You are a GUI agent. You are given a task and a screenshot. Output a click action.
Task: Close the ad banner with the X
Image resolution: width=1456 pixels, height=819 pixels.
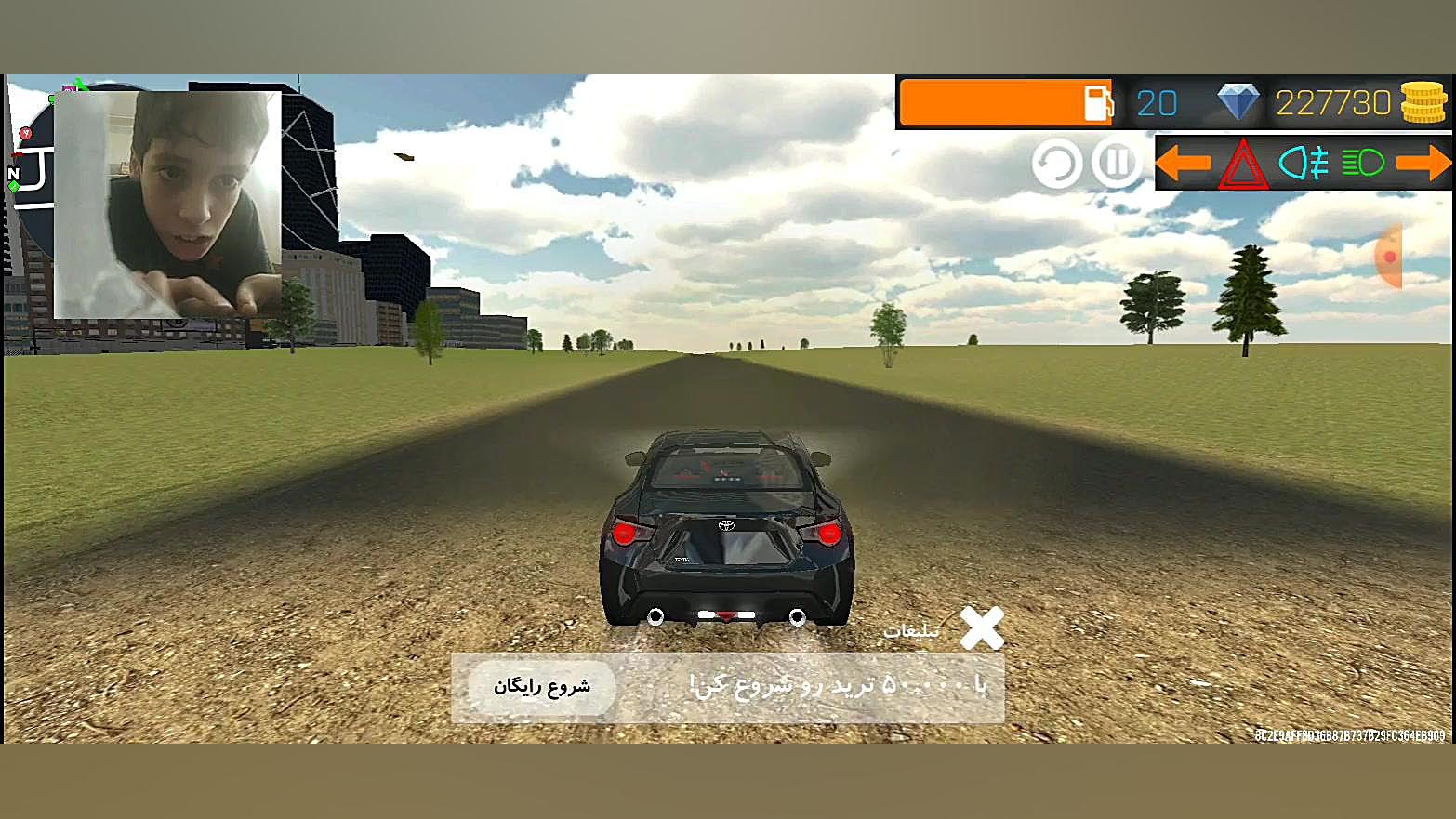[982, 627]
